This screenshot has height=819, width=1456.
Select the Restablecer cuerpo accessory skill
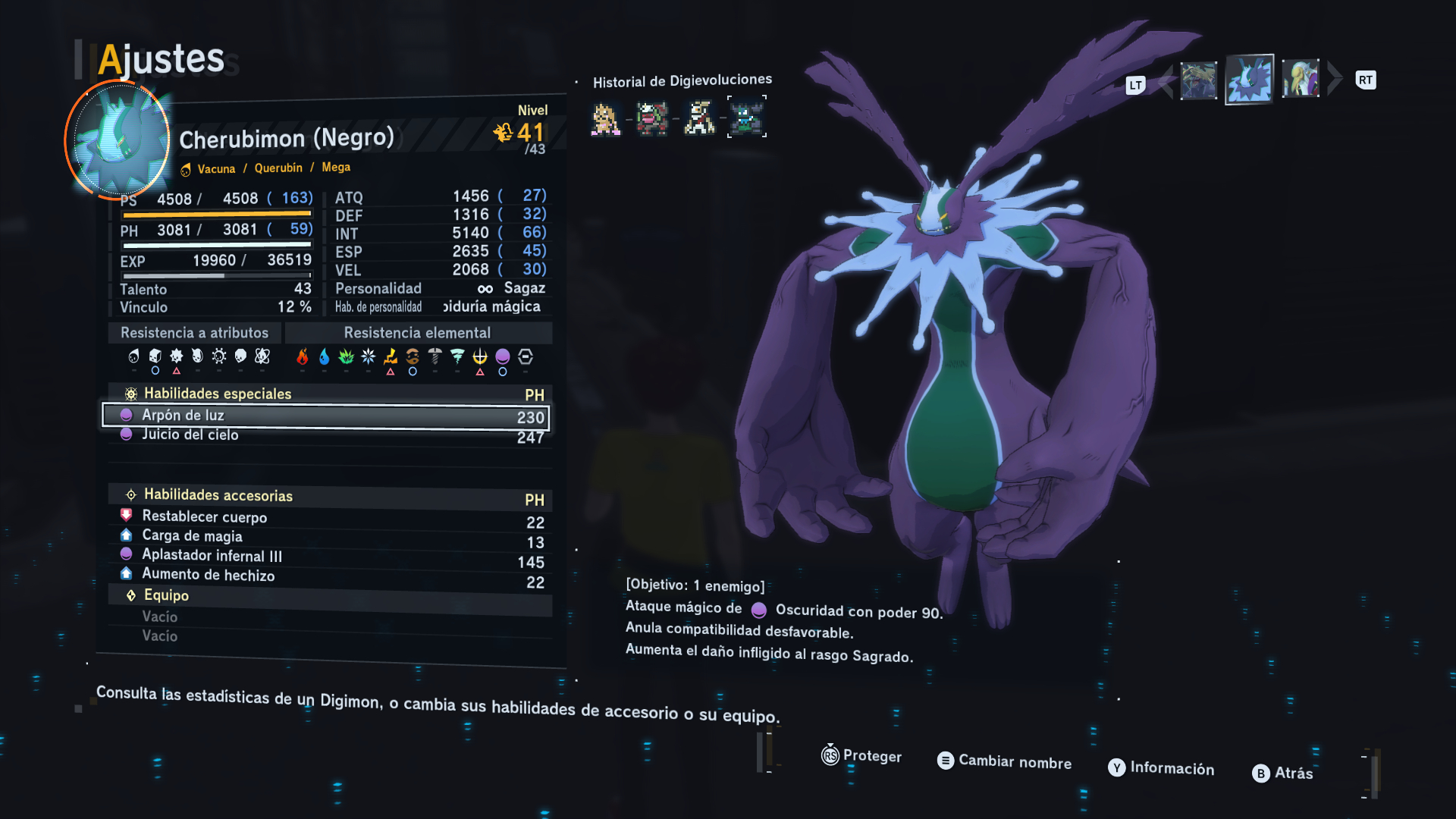[326, 519]
